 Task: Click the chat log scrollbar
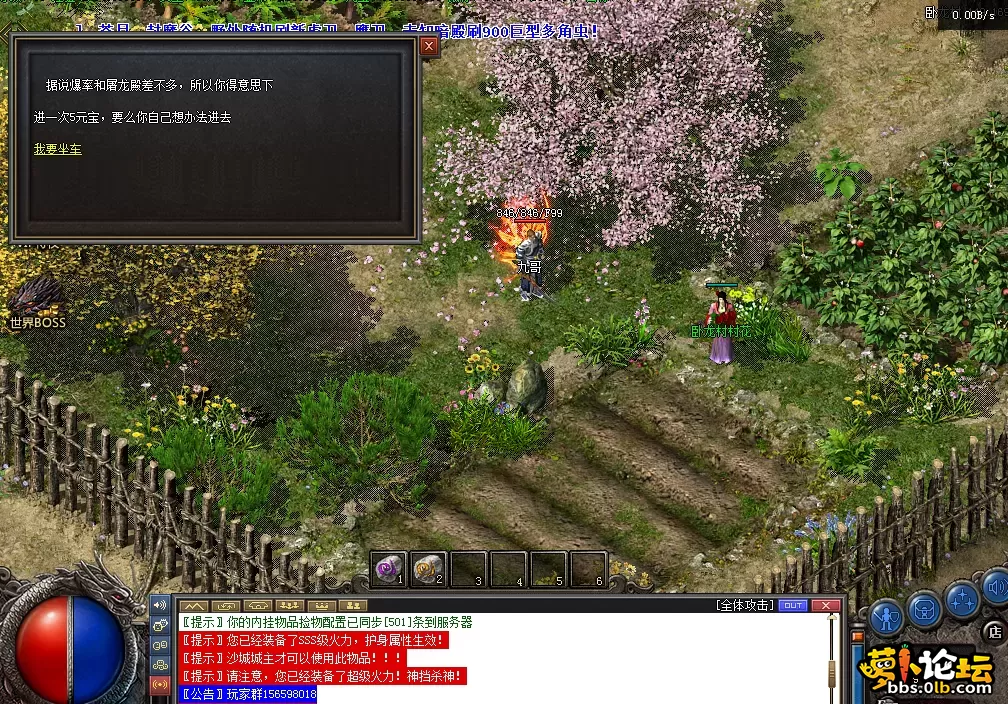[x=836, y=655]
